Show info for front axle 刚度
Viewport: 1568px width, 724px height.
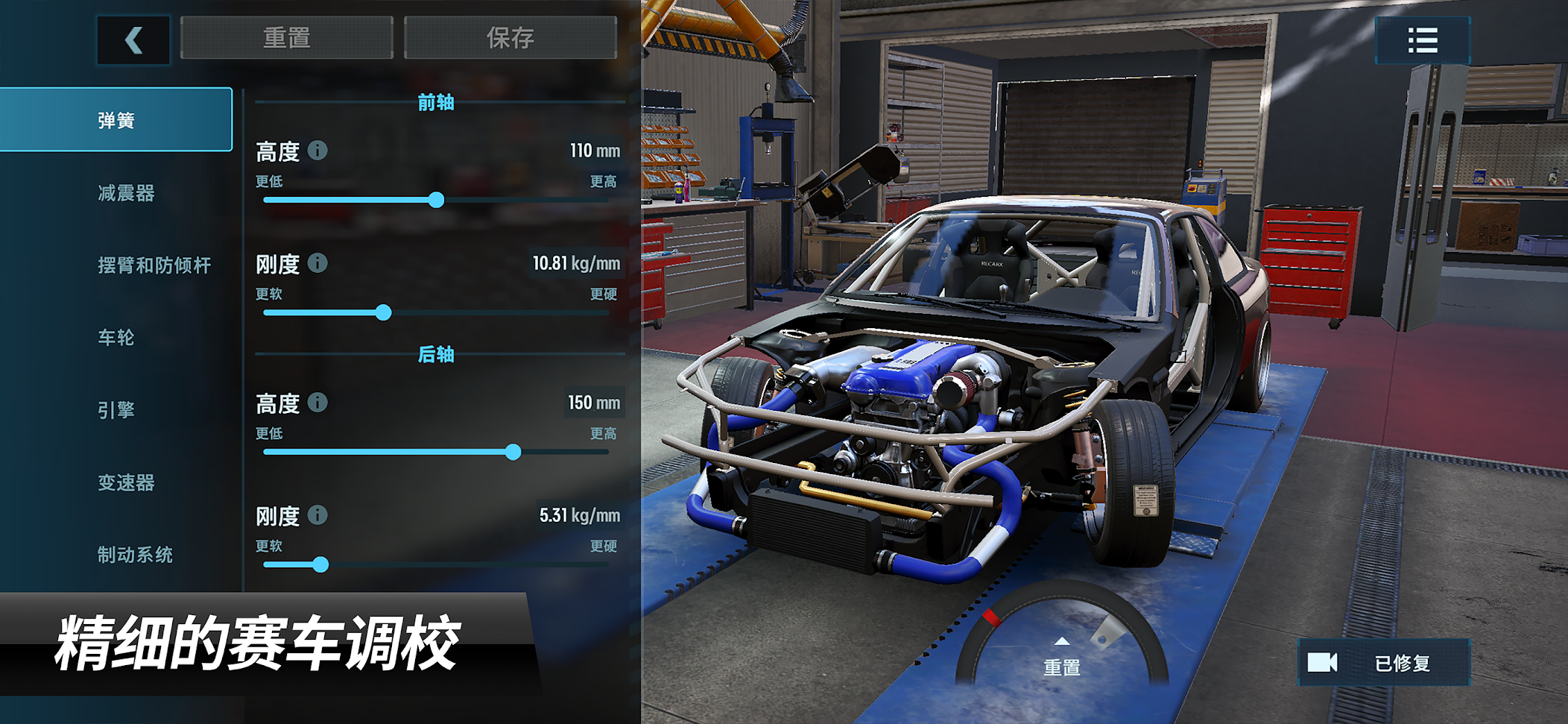[317, 263]
